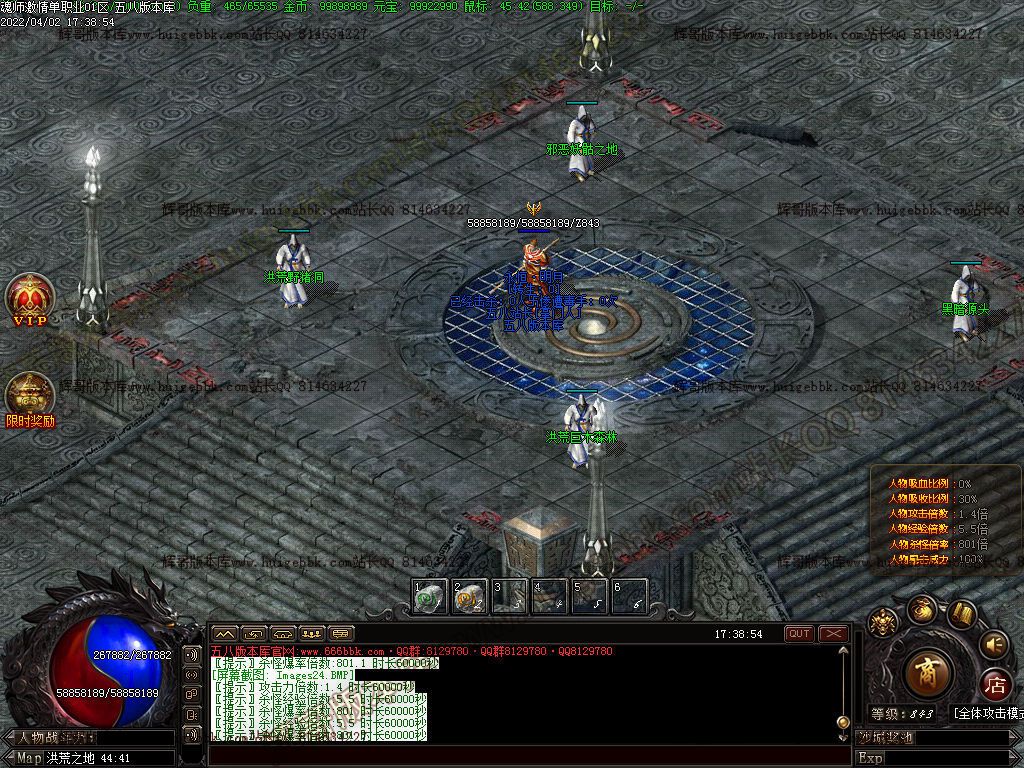
Task: Click the chat scrollbar down arrow
Action: click(845, 736)
